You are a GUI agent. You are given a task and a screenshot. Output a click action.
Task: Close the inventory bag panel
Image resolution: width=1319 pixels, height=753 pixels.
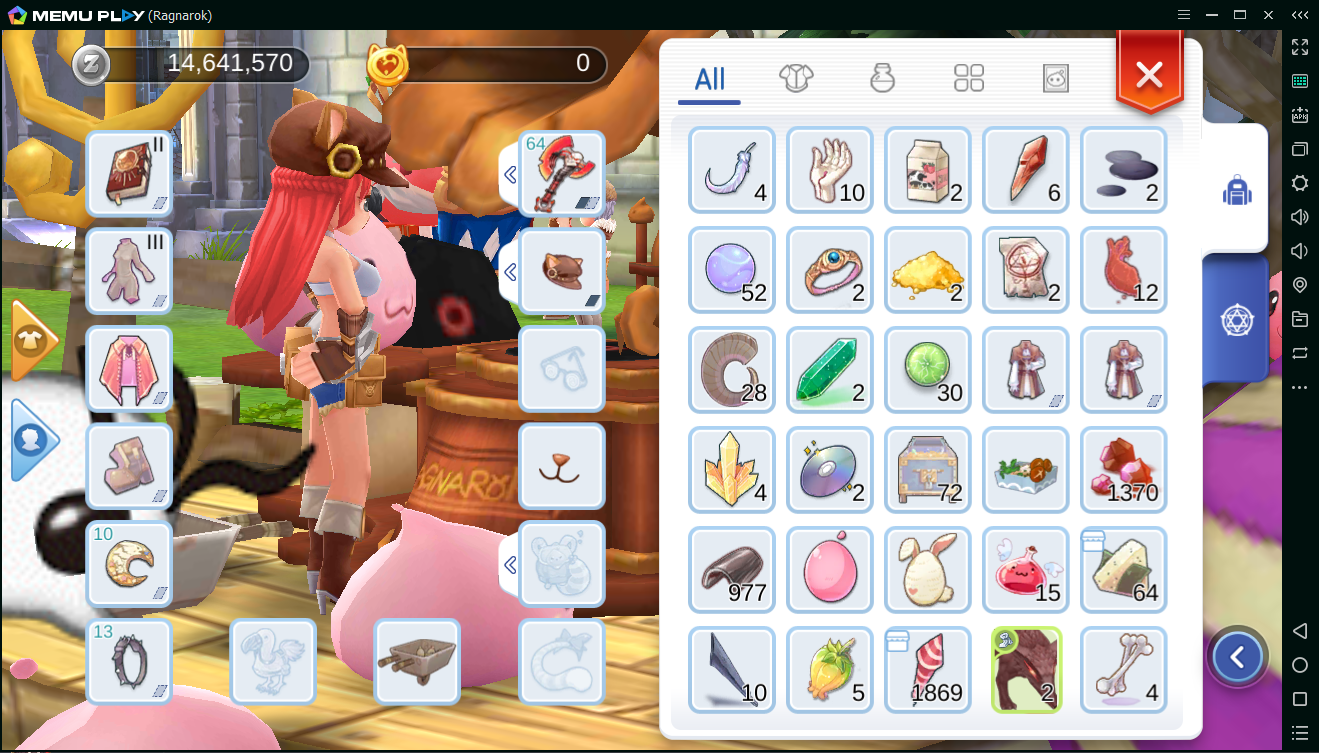tap(1149, 74)
